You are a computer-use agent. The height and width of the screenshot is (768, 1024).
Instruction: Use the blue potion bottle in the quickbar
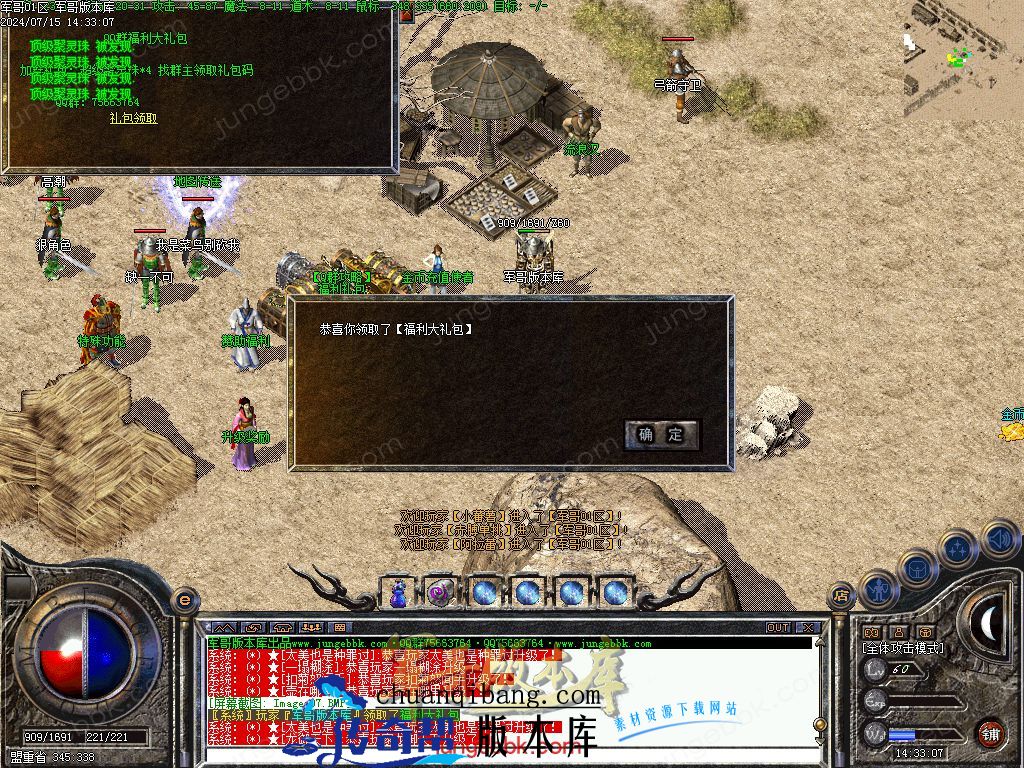[398, 592]
